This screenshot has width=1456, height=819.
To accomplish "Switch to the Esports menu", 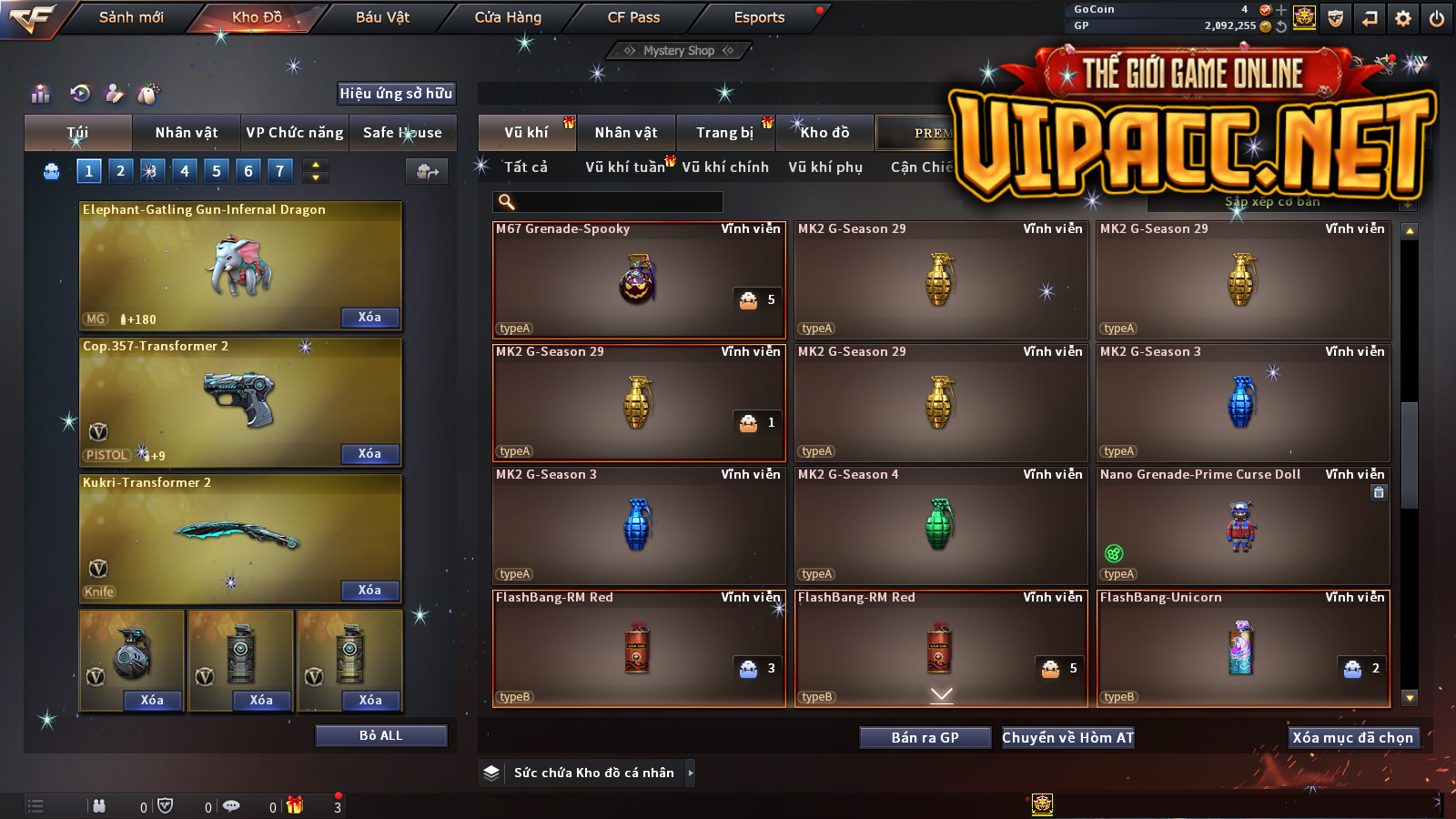I will (759, 17).
